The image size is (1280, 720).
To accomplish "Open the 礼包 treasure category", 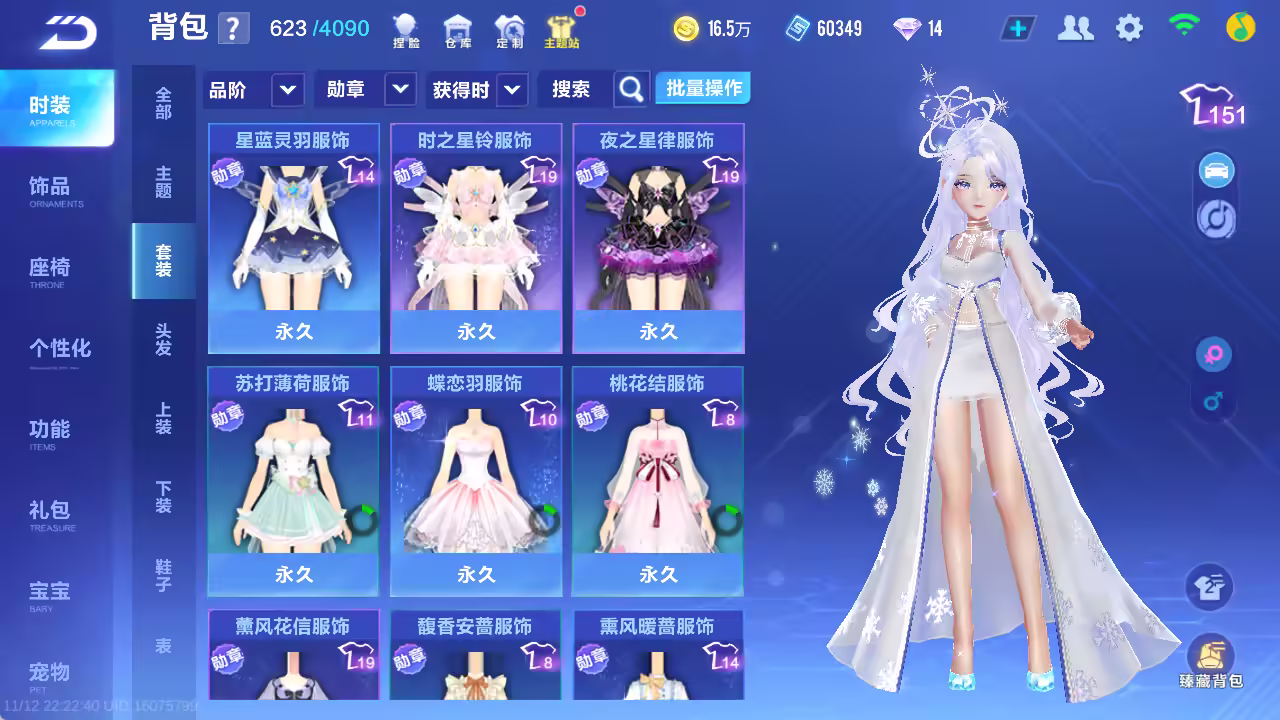I will (52, 514).
